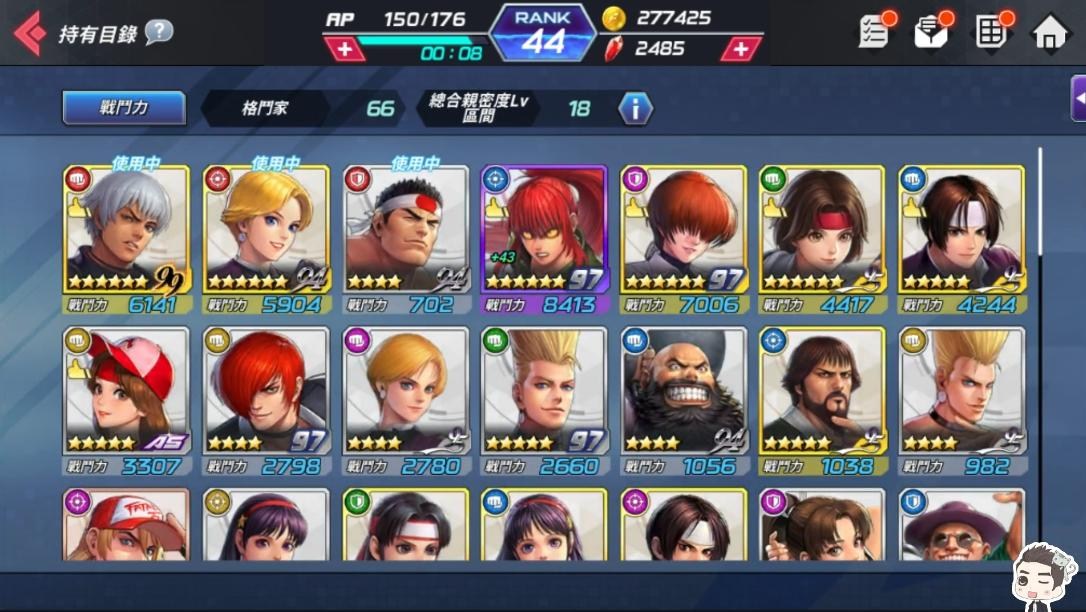Open the mailbox icon
The height and width of the screenshot is (612, 1086).
tap(931, 32)
